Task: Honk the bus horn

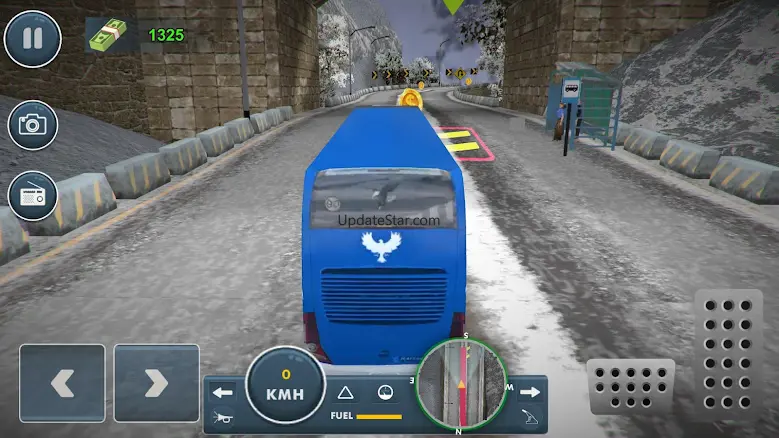Action: point(222,415)
